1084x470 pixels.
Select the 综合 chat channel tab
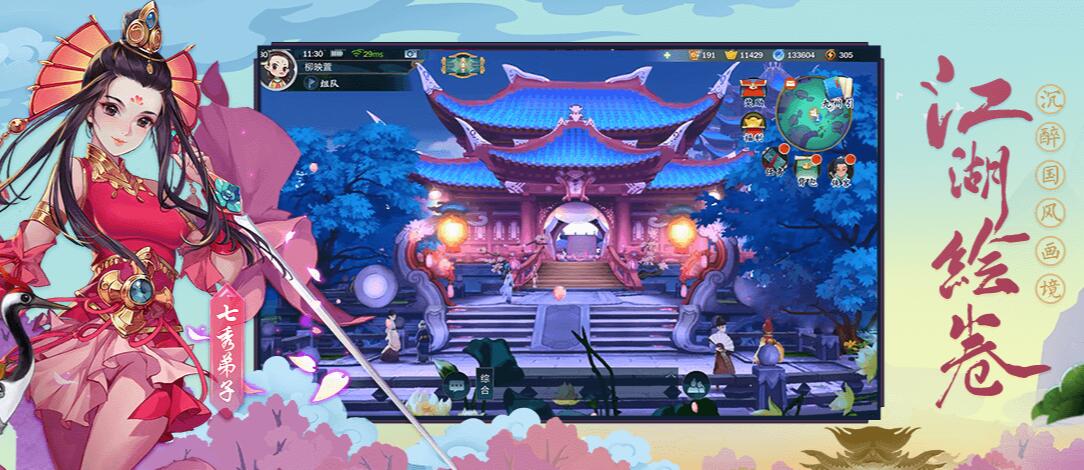484,379
